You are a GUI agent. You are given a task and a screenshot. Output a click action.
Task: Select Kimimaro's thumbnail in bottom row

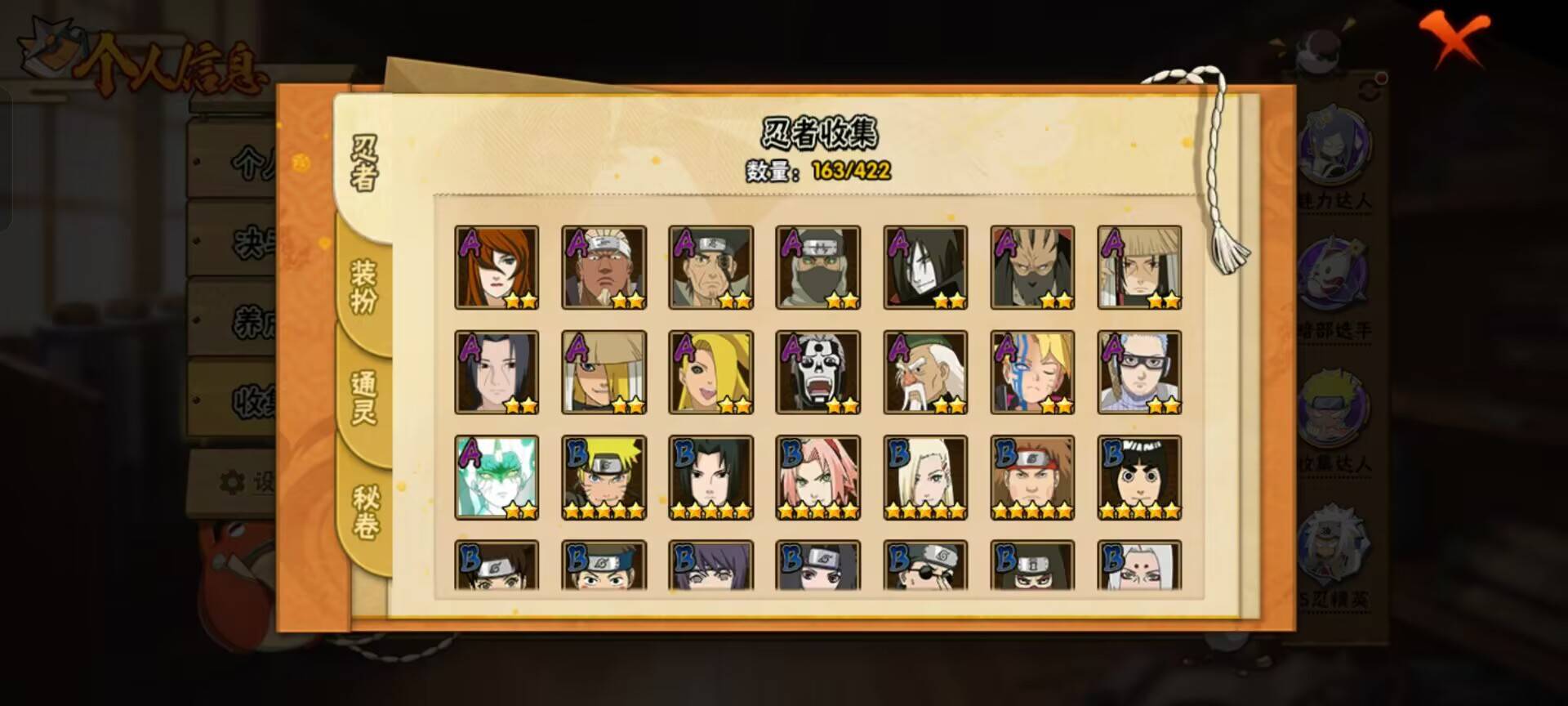pos(1140,568)
